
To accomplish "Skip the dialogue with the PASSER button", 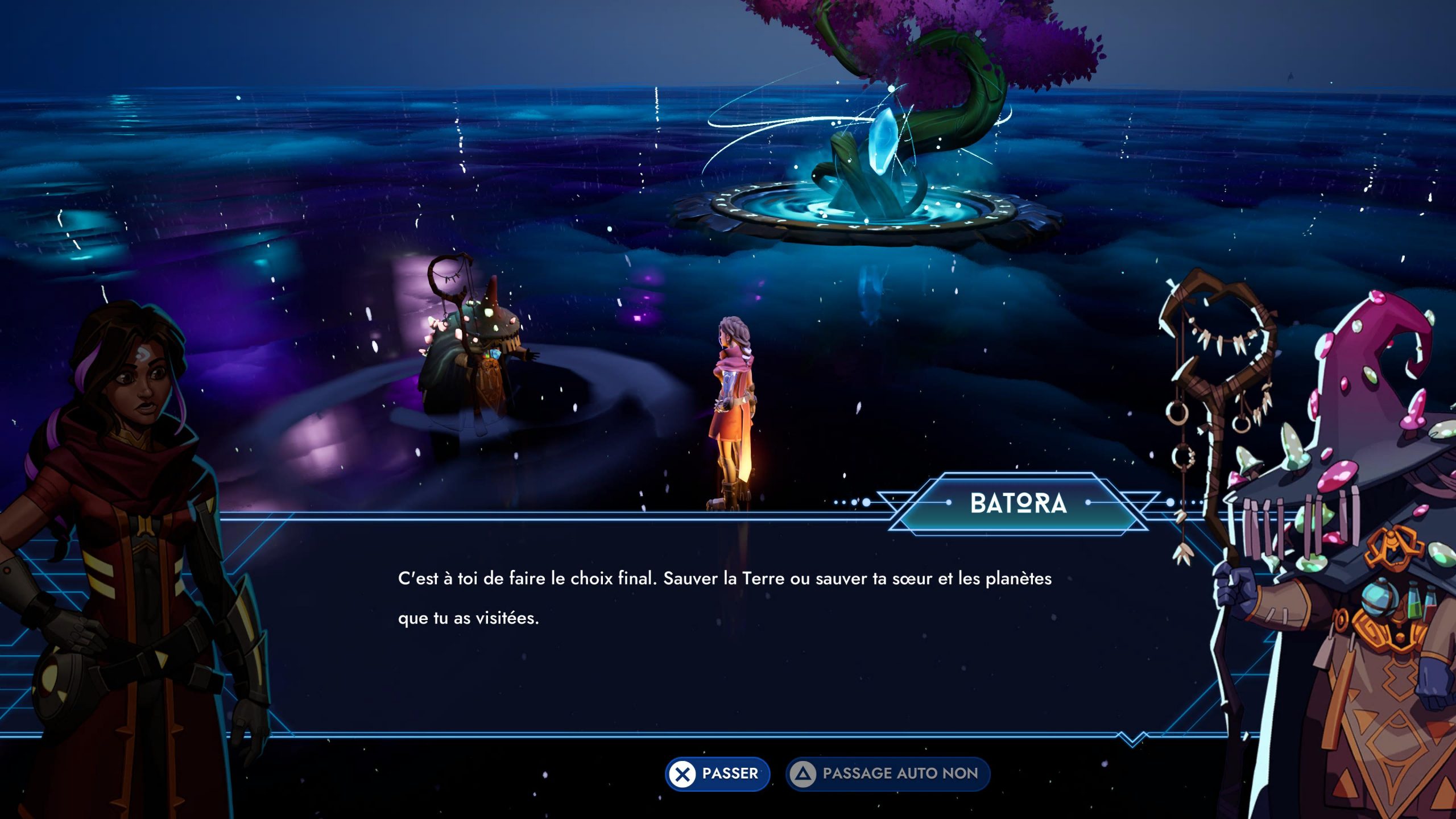I will click(717, 773).
